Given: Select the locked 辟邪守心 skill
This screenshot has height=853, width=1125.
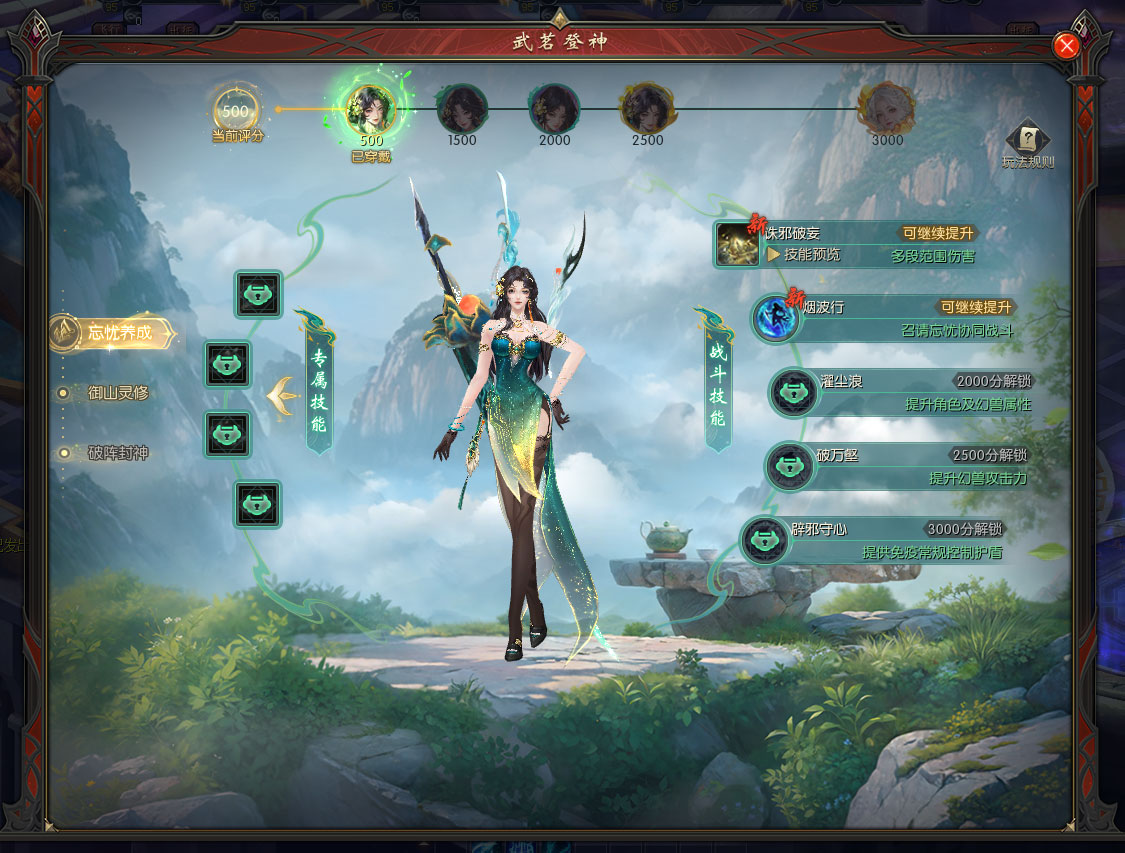Looking at the screenshot, I should tap(765, 539).
